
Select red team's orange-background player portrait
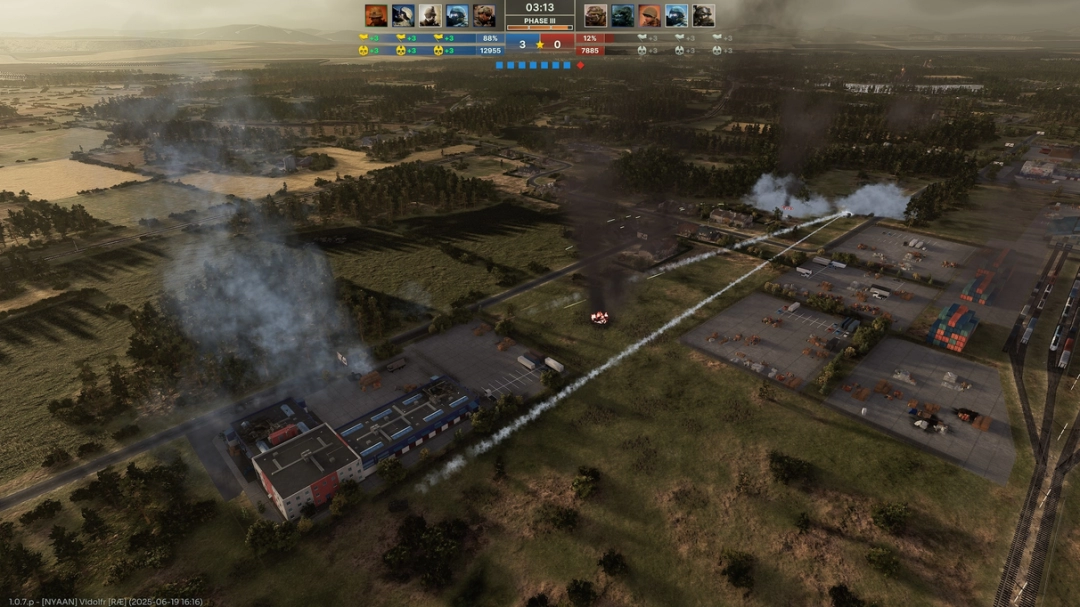point(650,15)
